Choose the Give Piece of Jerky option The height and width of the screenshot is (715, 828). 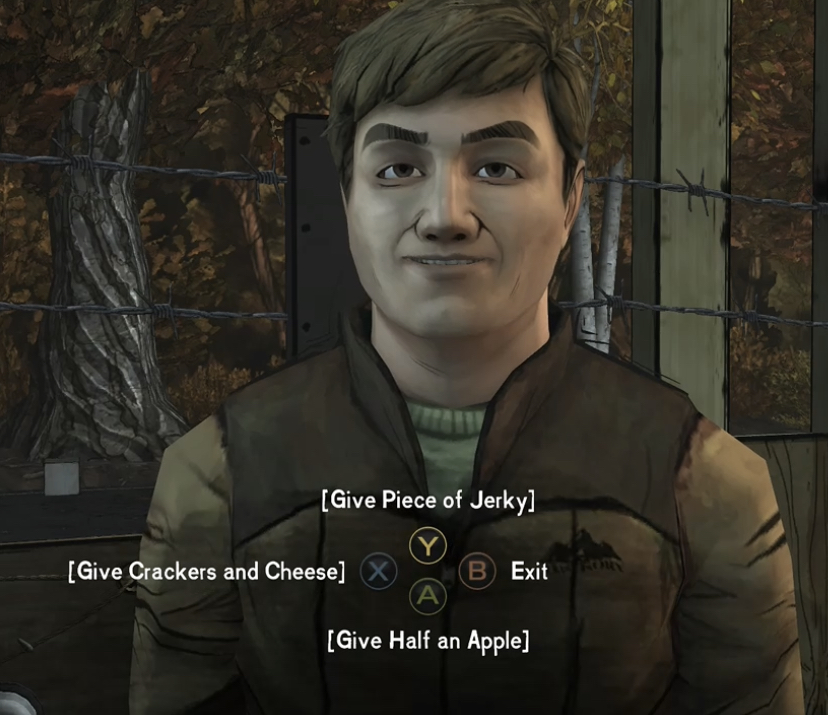[428, 501]
